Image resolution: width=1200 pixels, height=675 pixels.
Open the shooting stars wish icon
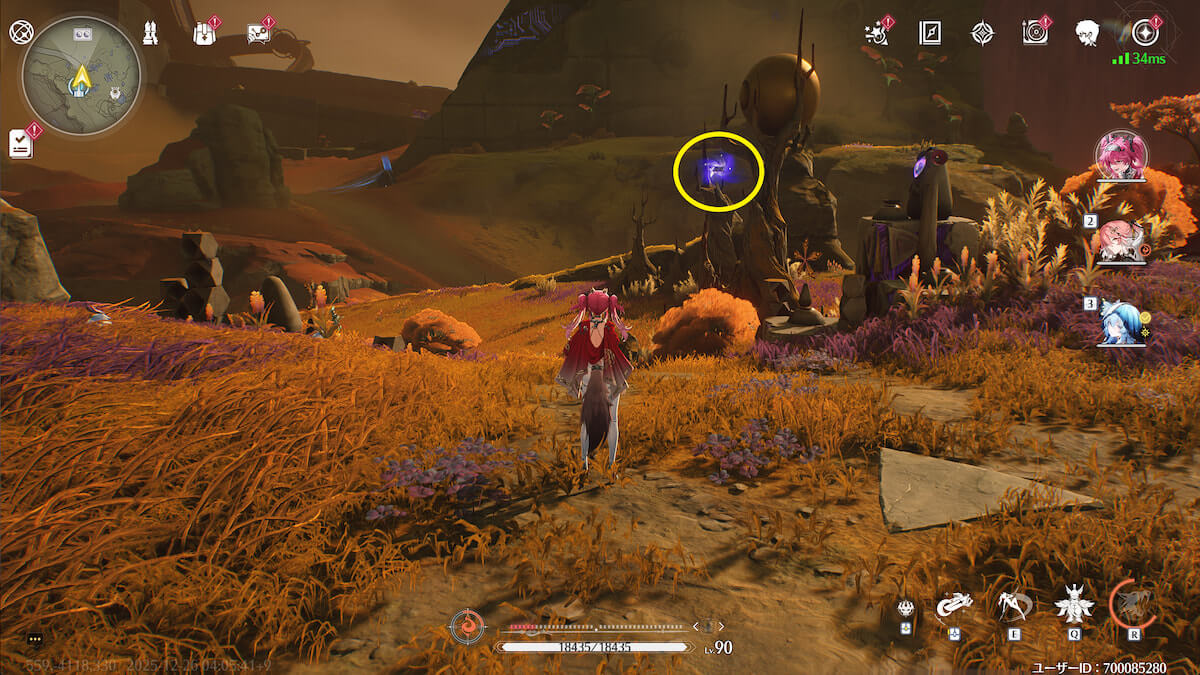click(x=877, y=32)
